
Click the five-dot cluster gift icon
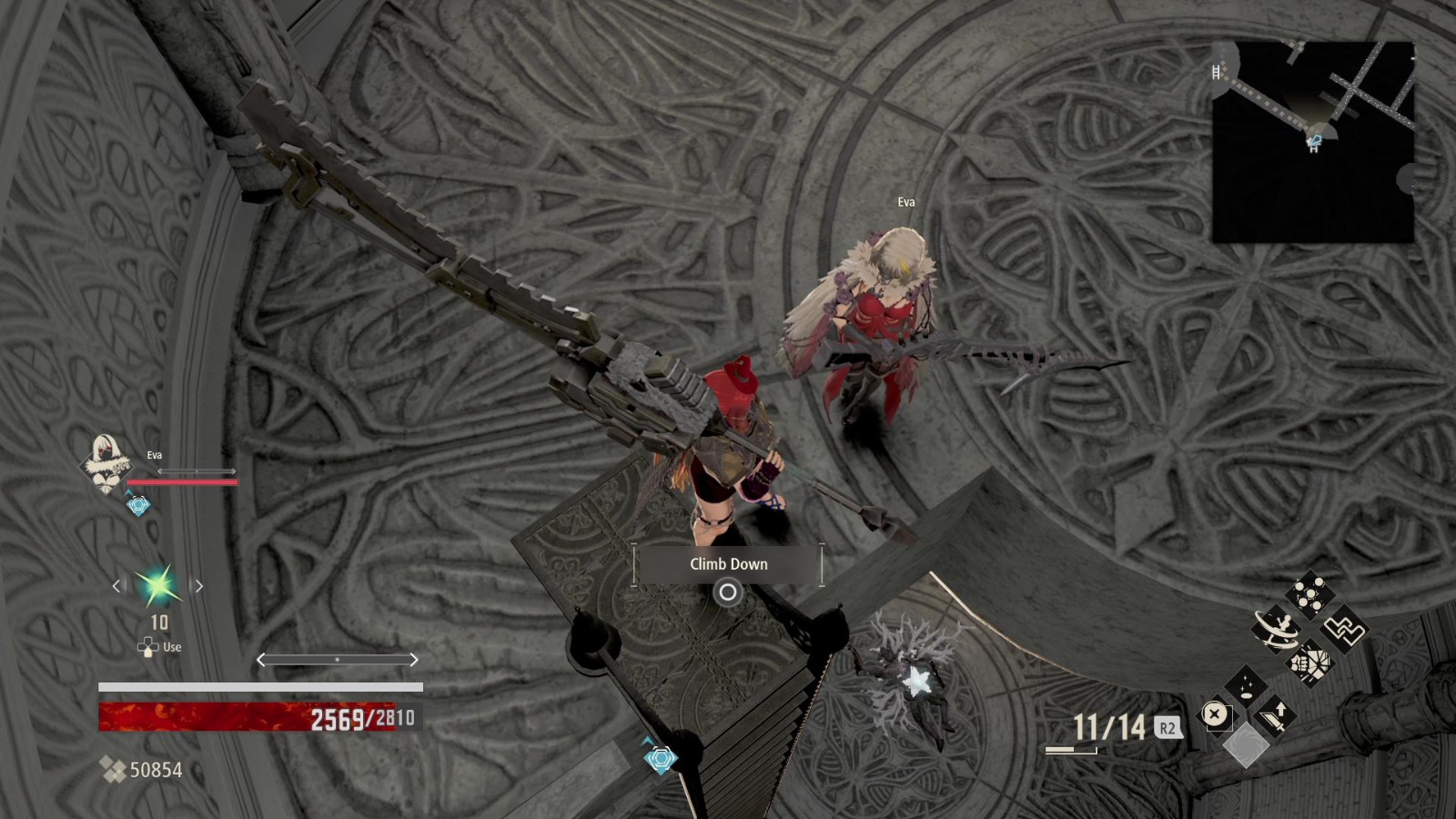point(1309,592)
